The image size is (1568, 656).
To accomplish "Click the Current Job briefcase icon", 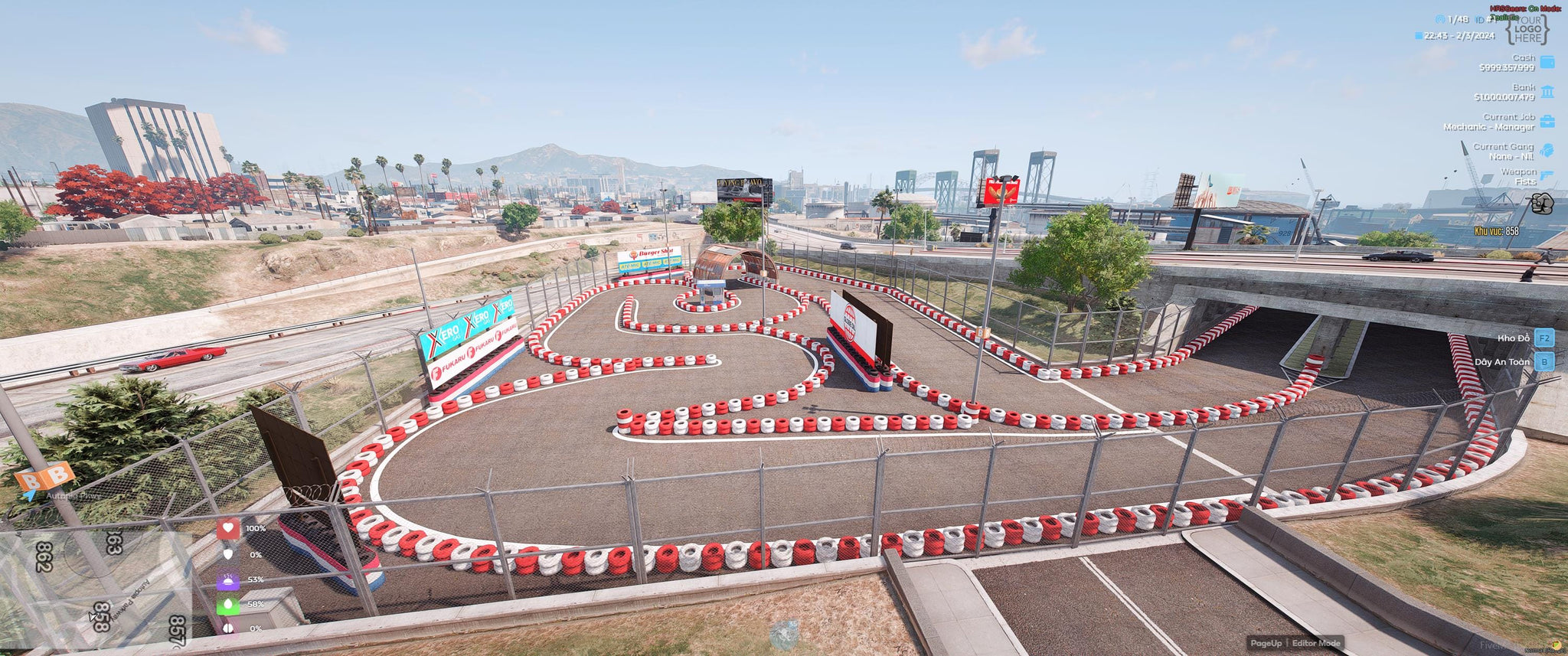I will coord(1547,122).
